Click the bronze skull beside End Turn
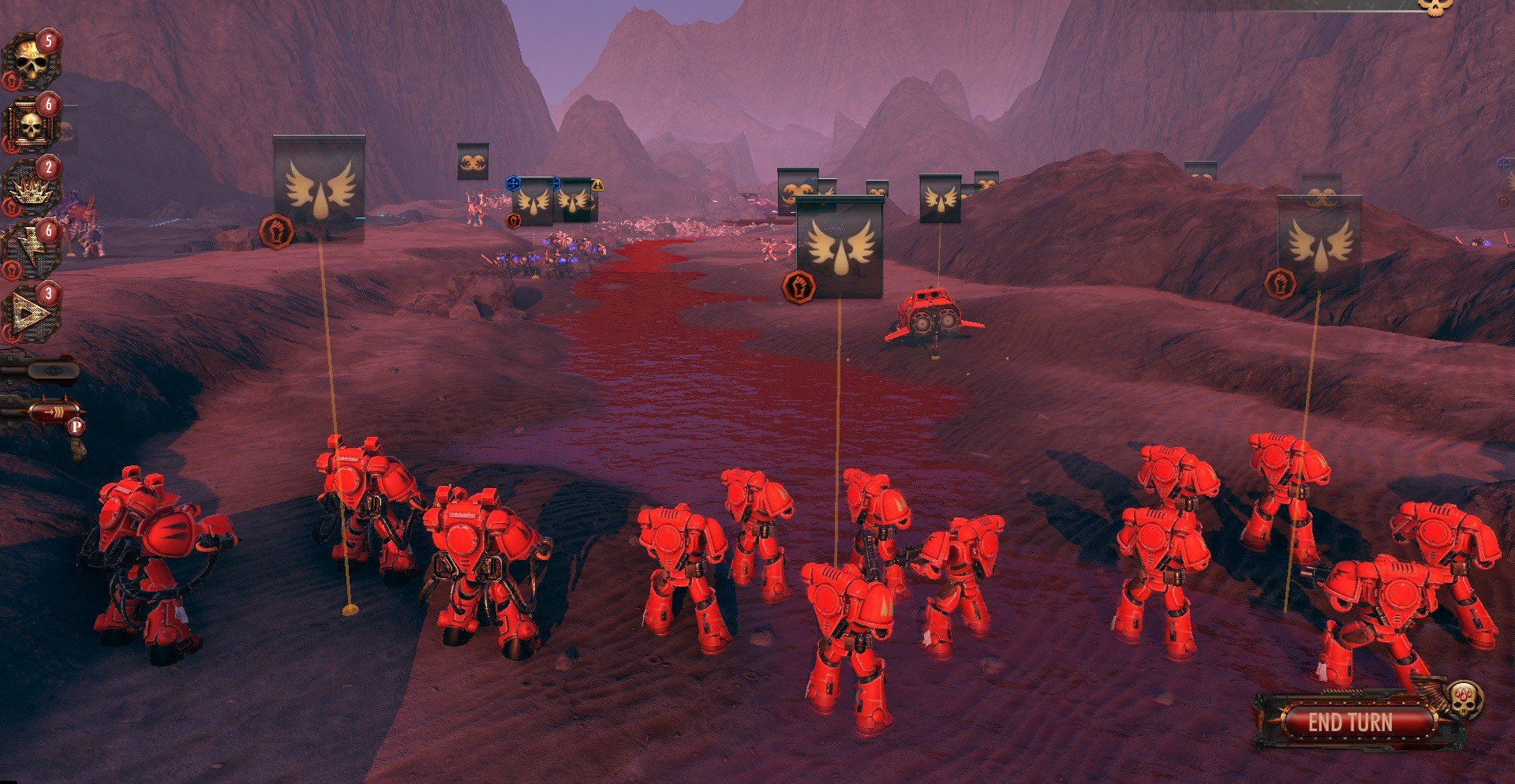Image resolution: width=1515 pixels, height=784 pixels. coord(1464,699)
